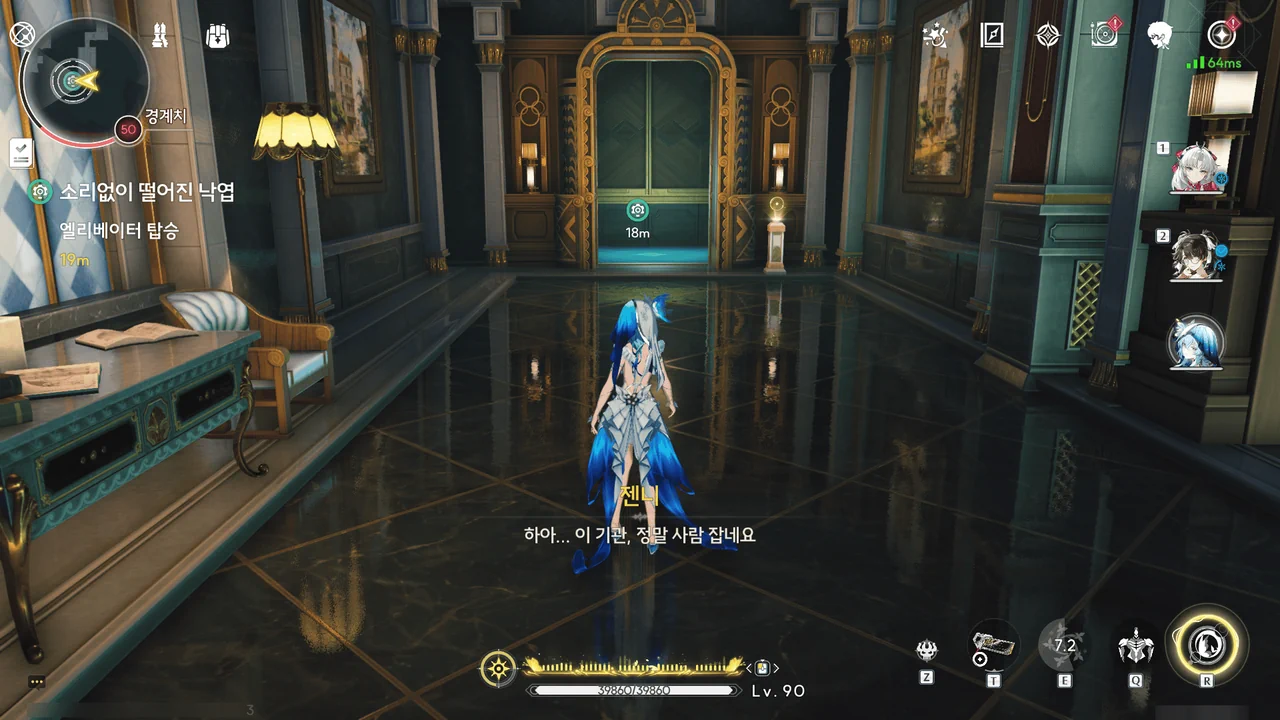This screenshot has width=1280, height=720.
Task: Open the disc icon with red alert badge
Action: (1104, 36)
